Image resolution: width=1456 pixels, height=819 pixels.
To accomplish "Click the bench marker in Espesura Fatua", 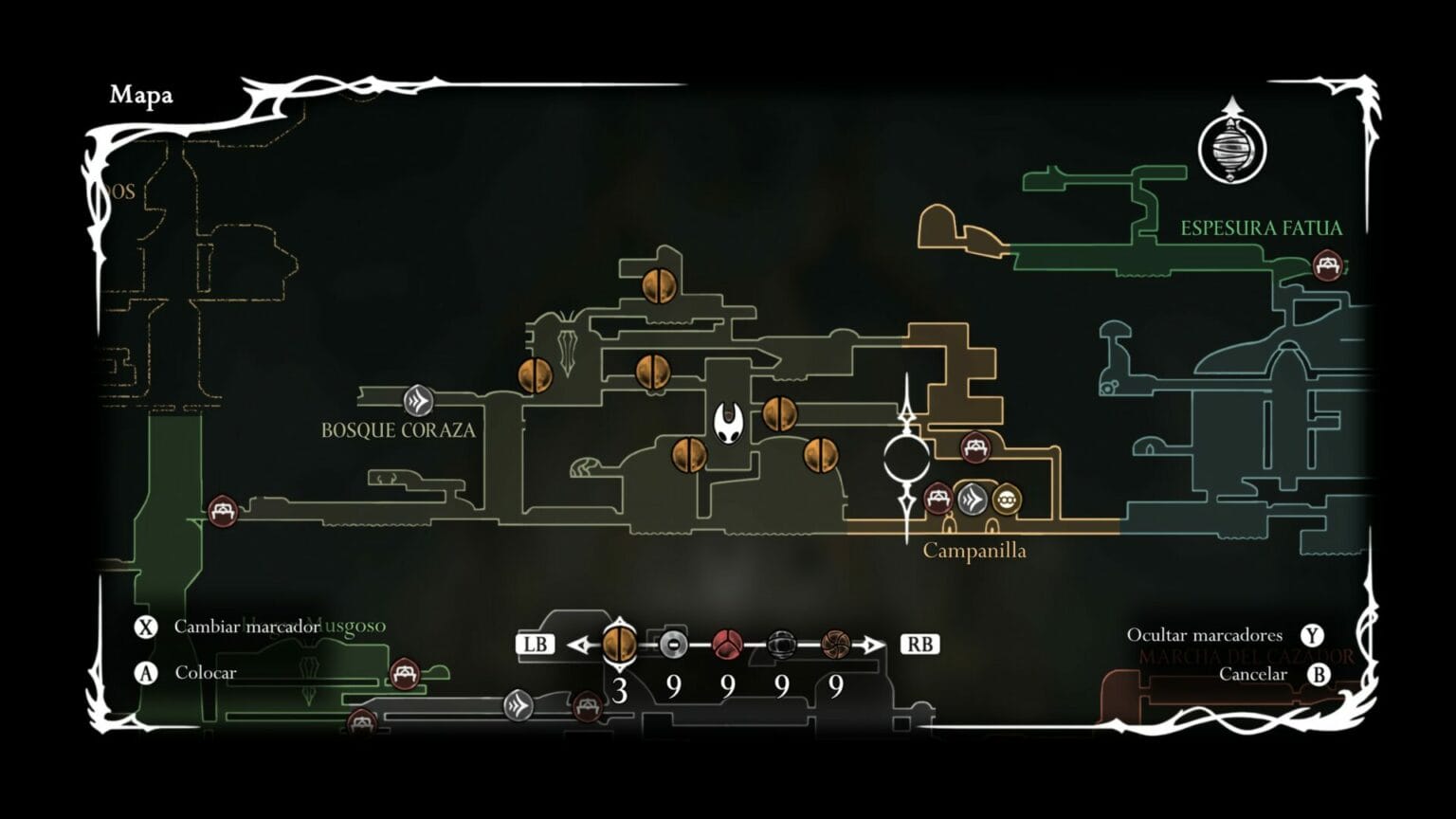I will click(1327, 264).
